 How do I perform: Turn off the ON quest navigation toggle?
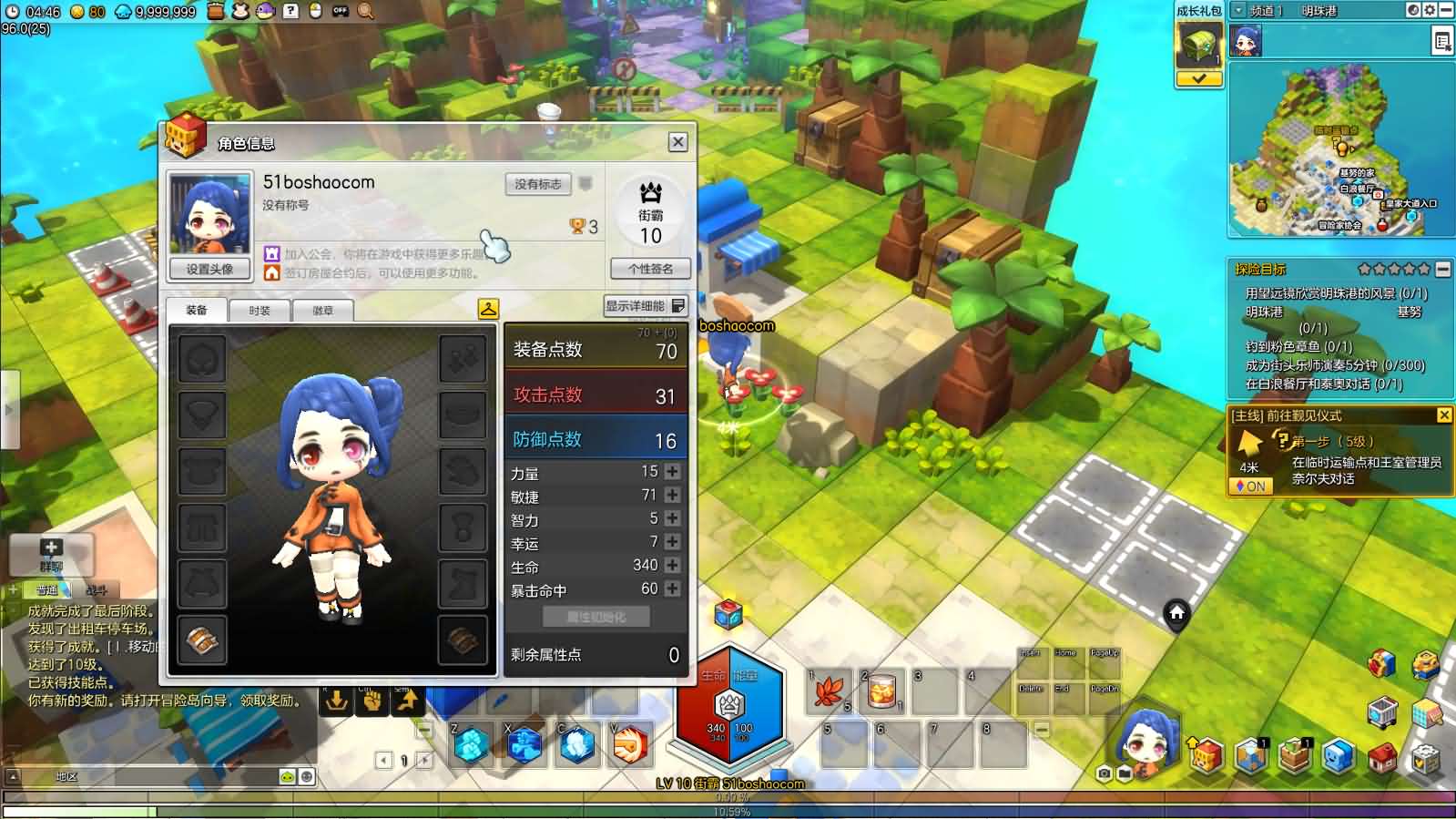point(1251,486)
